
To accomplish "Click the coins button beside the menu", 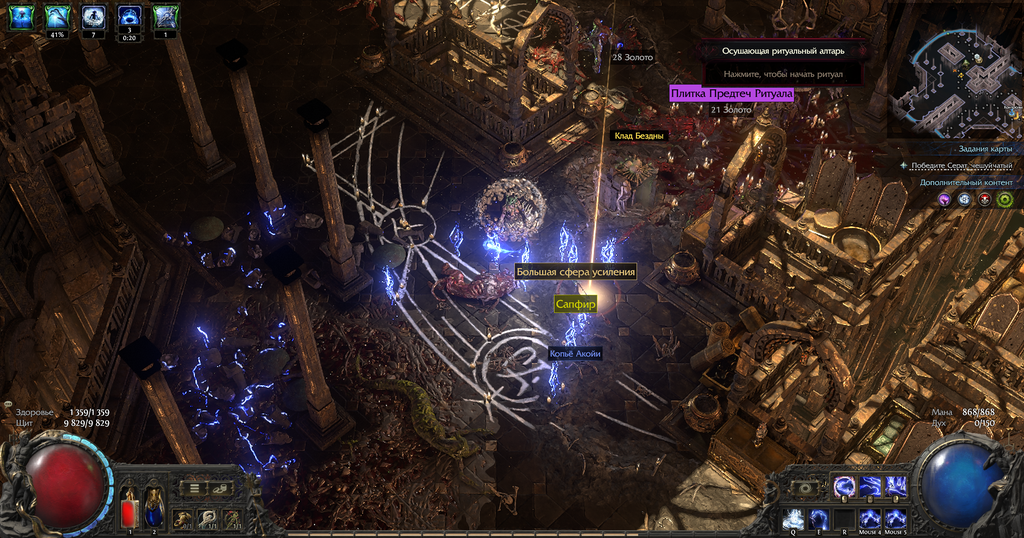I will click(x=220, y=488).
